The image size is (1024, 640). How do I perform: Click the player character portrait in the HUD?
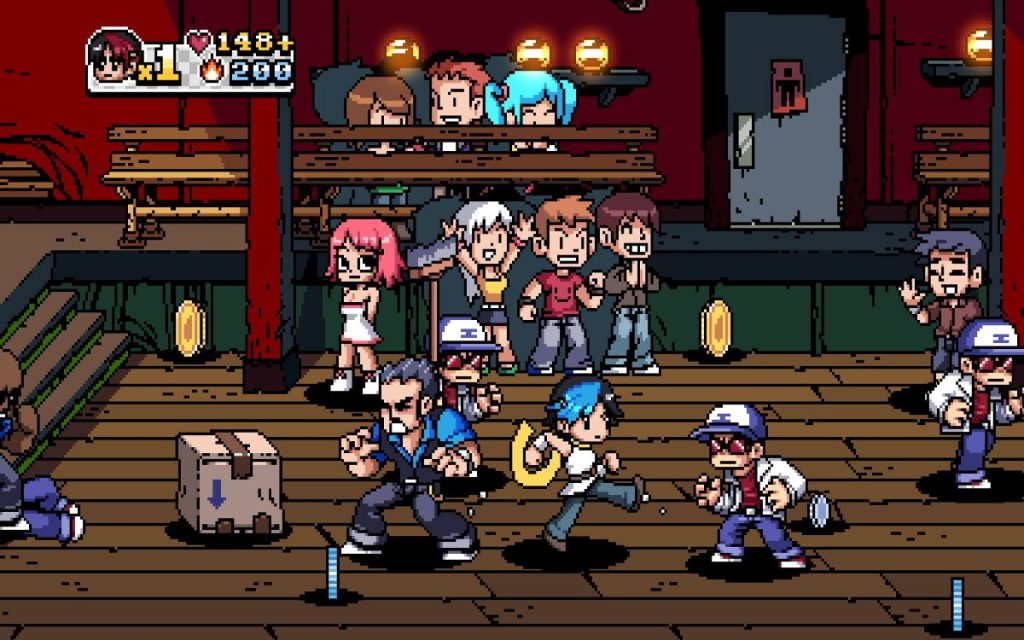click(114, 57)
